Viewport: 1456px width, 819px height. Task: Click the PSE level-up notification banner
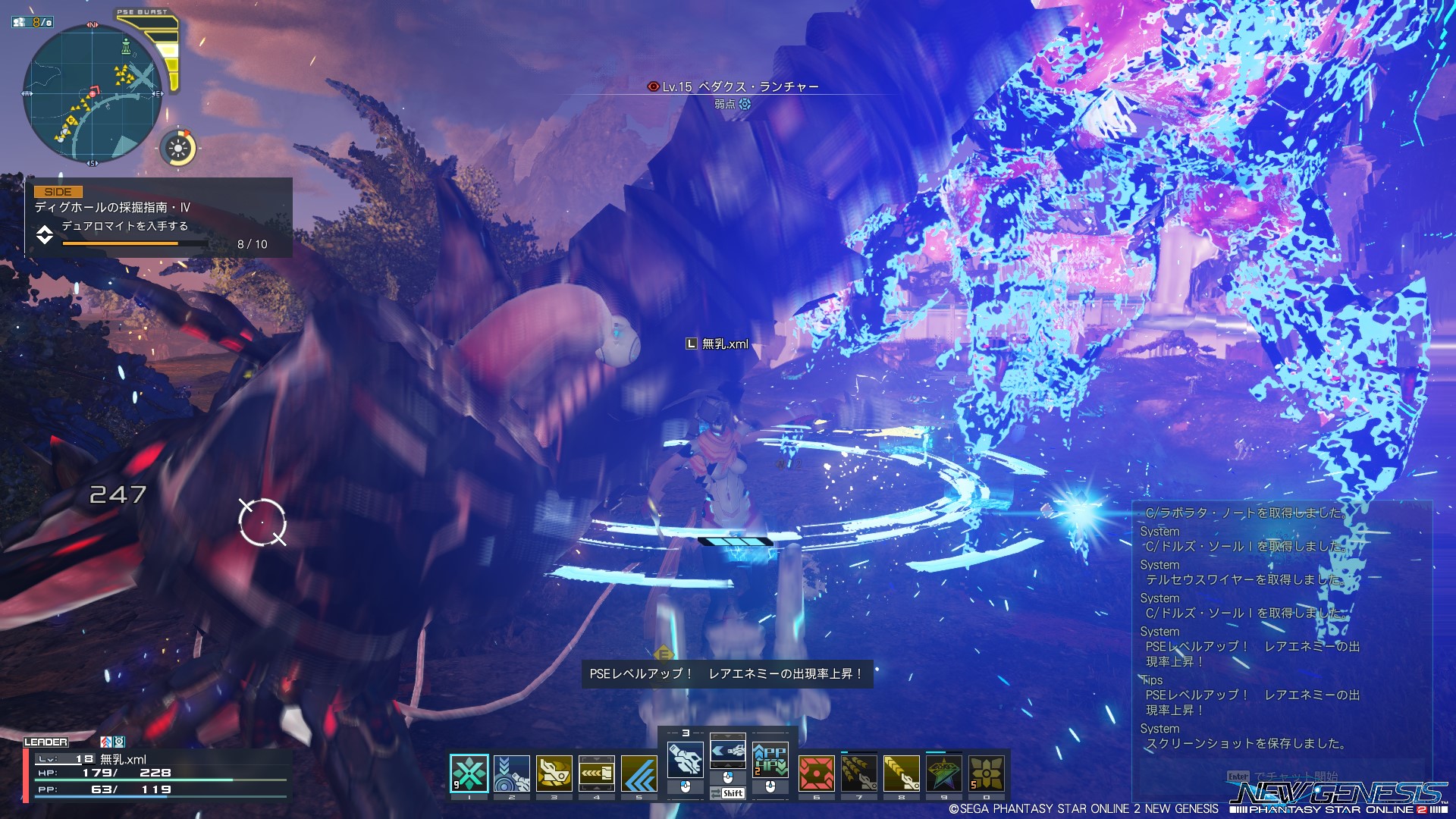coord(726,673)
